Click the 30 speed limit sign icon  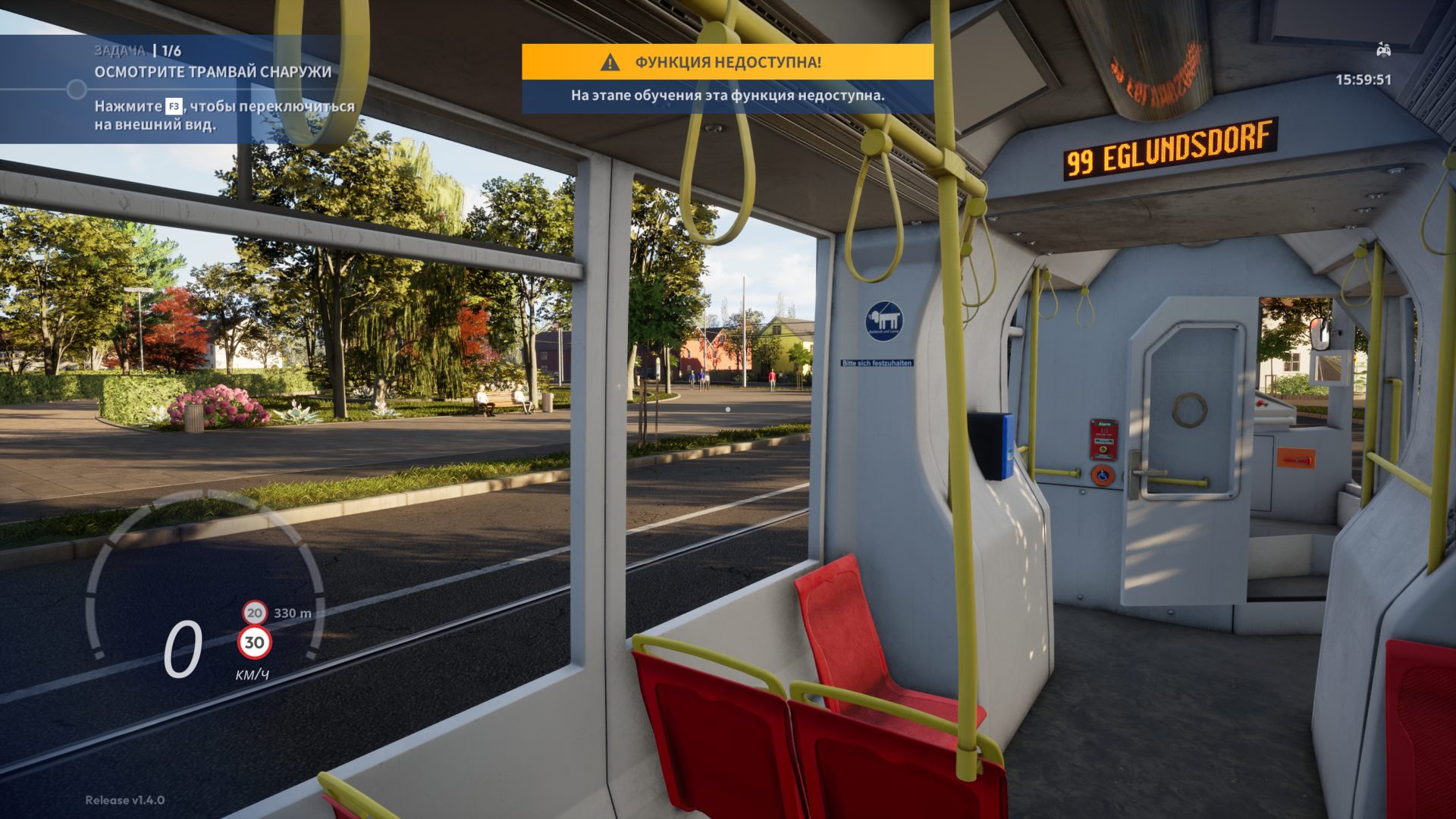click(254, 643)
